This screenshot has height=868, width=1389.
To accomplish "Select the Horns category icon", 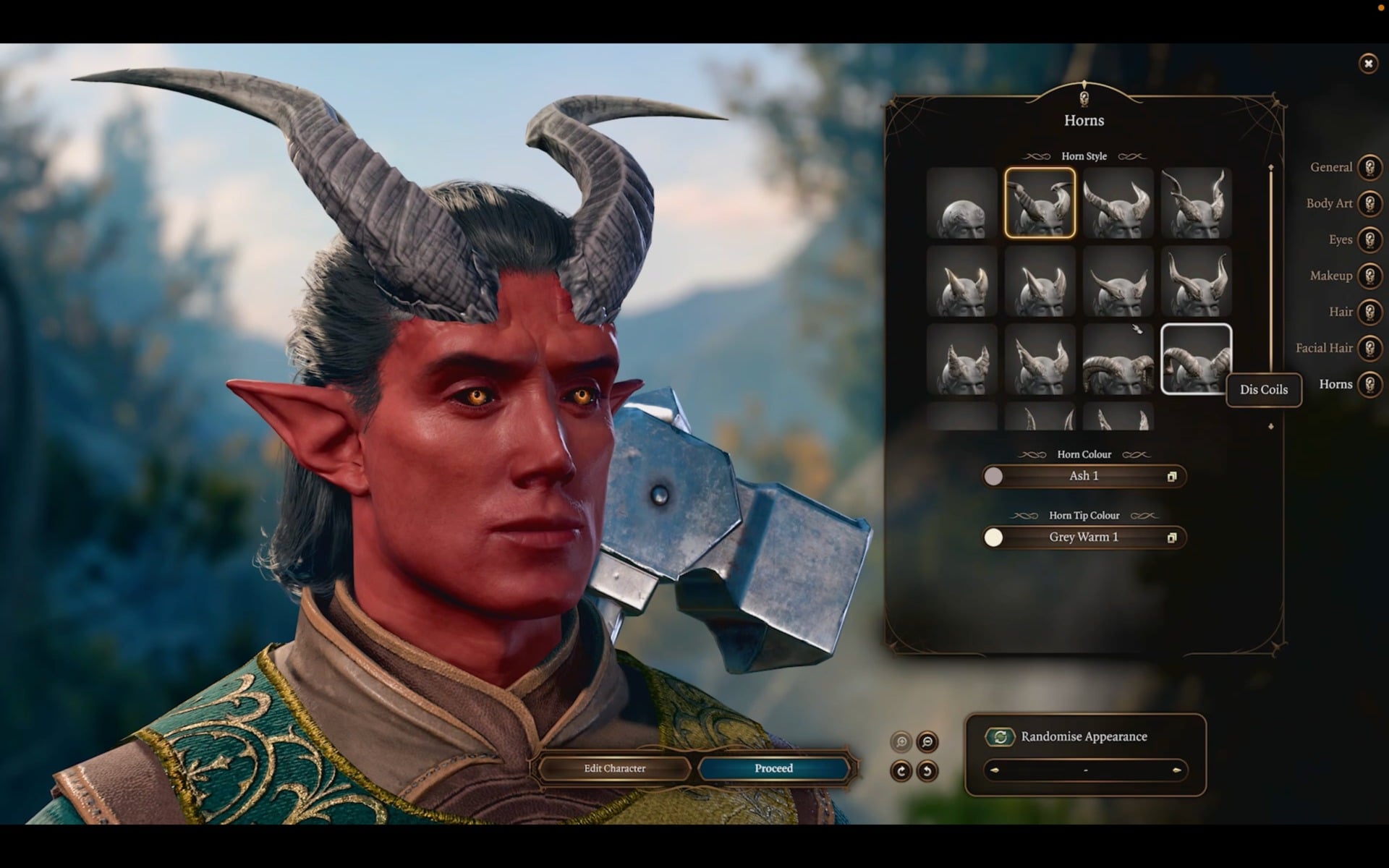I will pos(1369,384).
